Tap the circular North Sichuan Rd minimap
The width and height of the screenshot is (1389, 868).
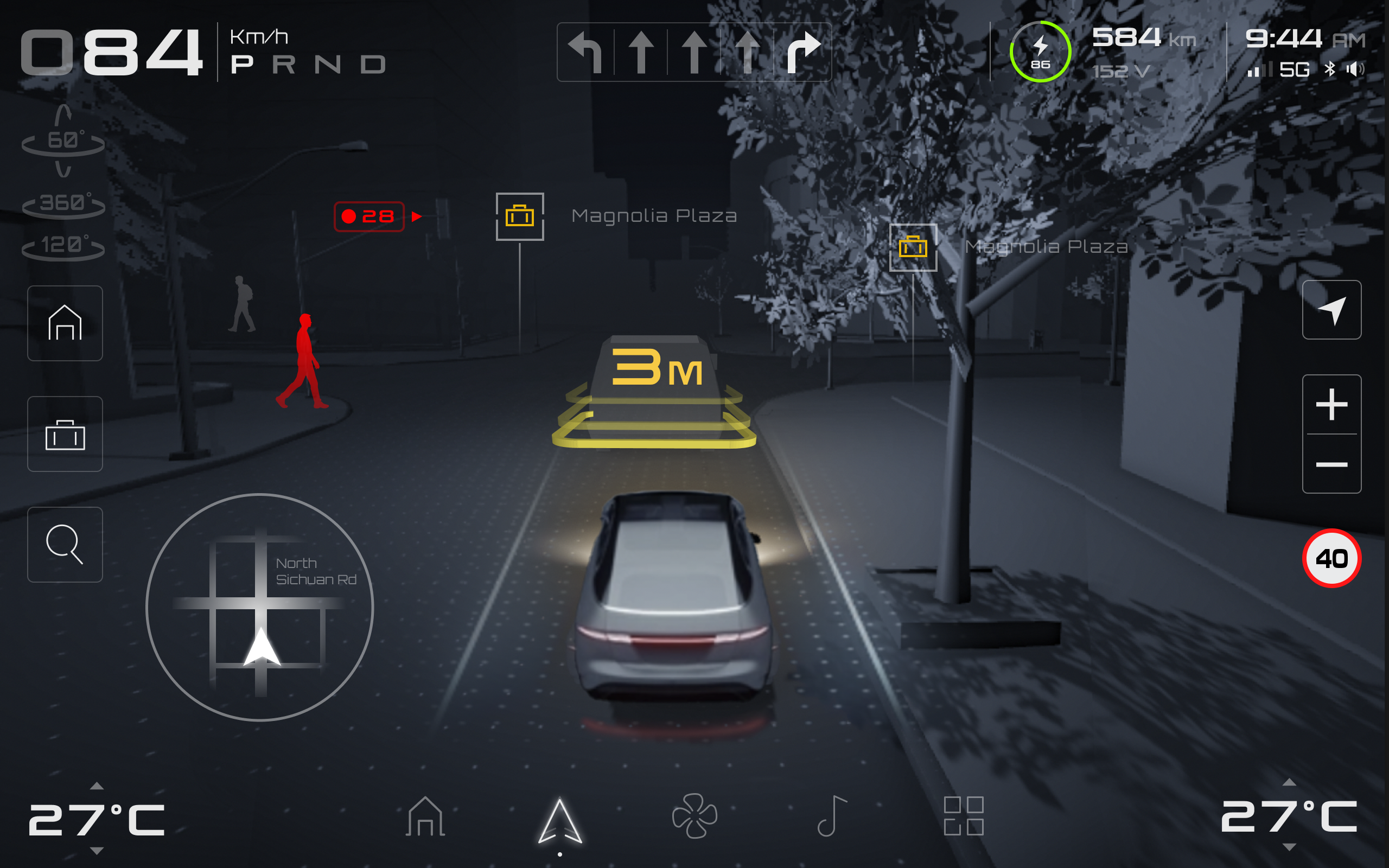pos(259,607)
